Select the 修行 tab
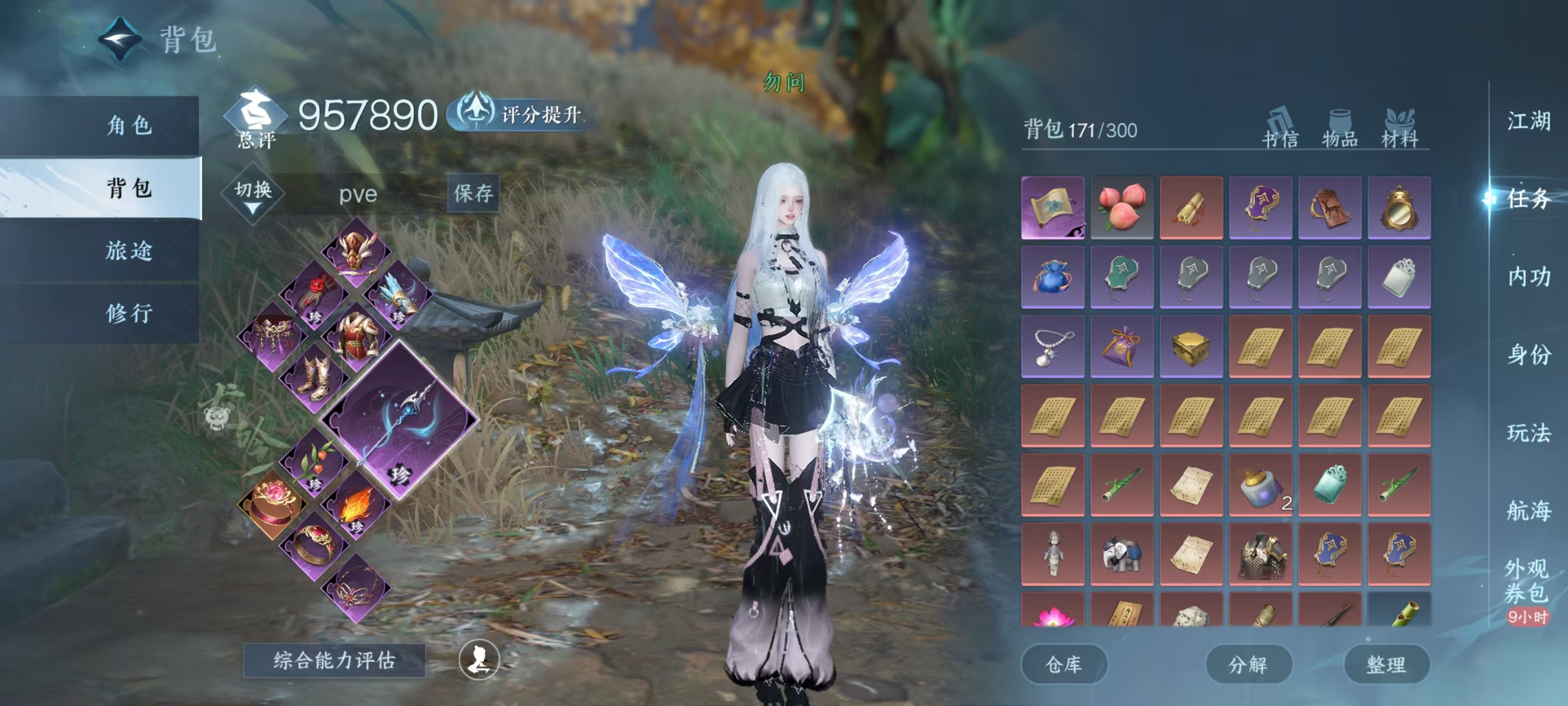The width and height of the screenshot is (1568, 706). tap(129, 313)
